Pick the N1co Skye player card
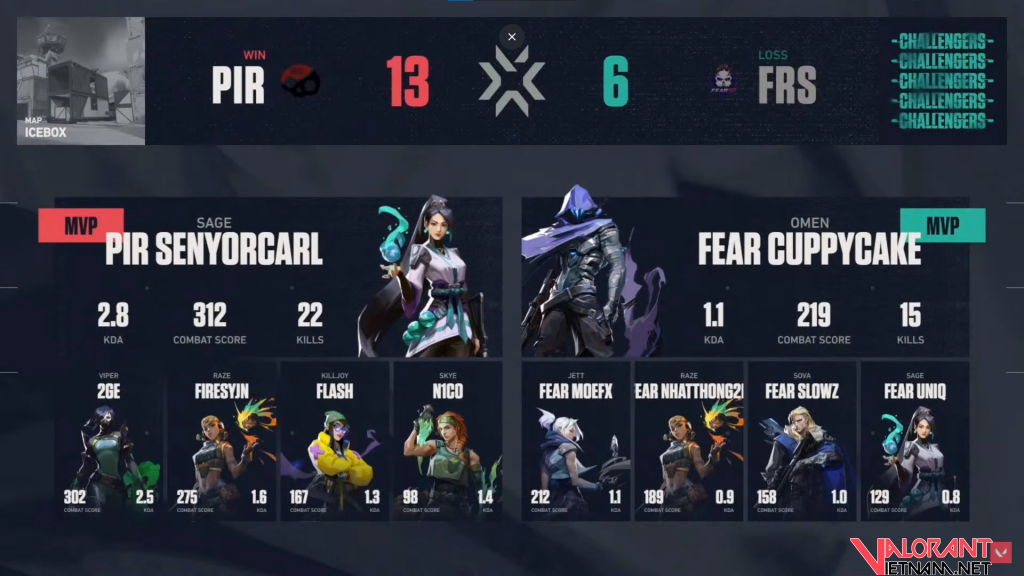Viewport: 1024px width, 576px height. pyautogui.click(x=447, y=441)
